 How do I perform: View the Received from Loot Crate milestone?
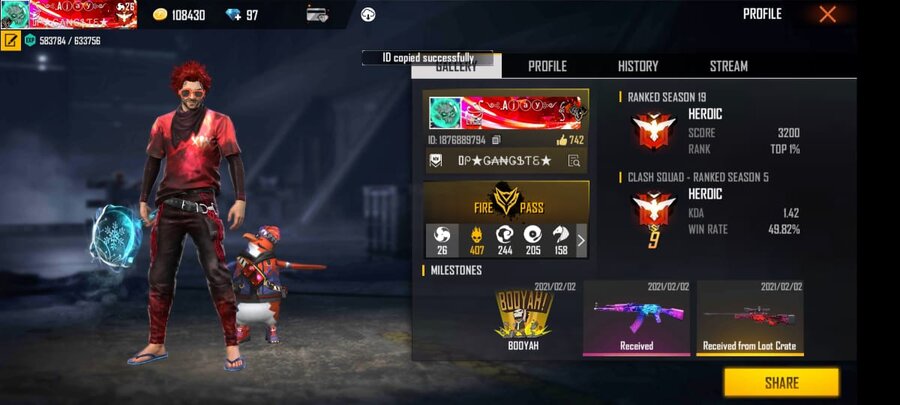point(751,318)
